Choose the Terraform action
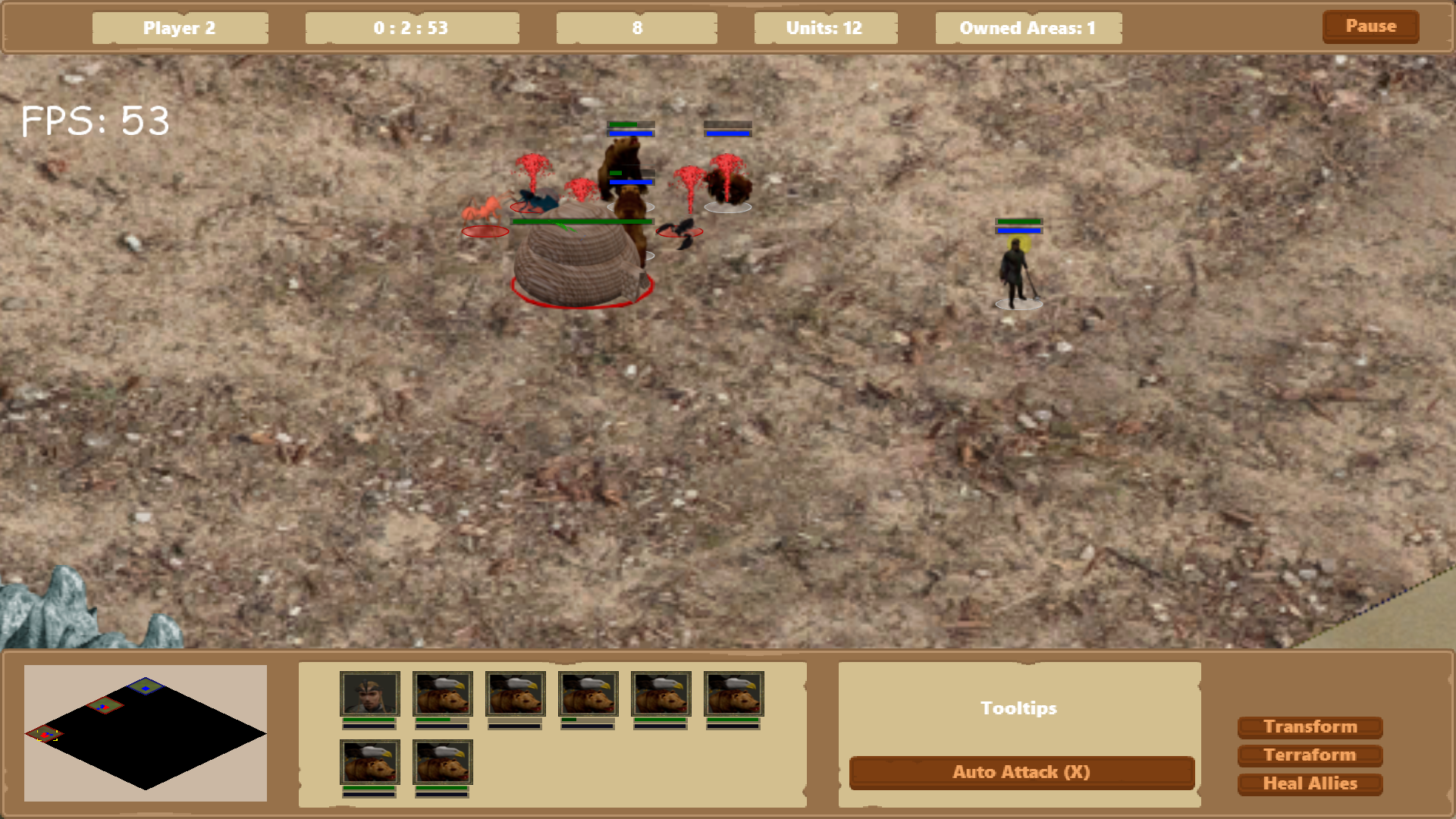1456x819 pixels. pos(1310,755)
